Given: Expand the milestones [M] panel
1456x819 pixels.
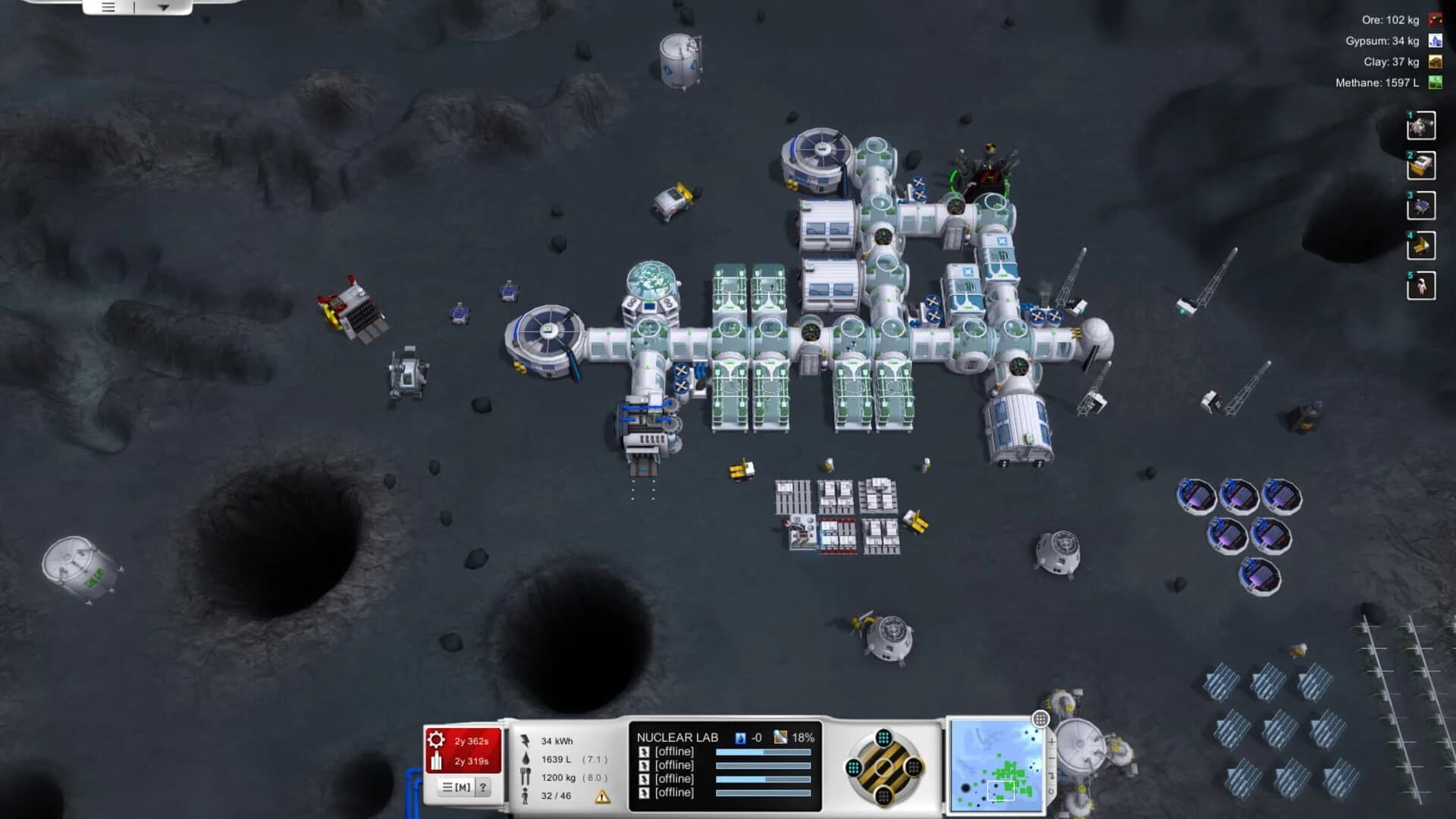Looking at the screenshot, I should [455, 786].
